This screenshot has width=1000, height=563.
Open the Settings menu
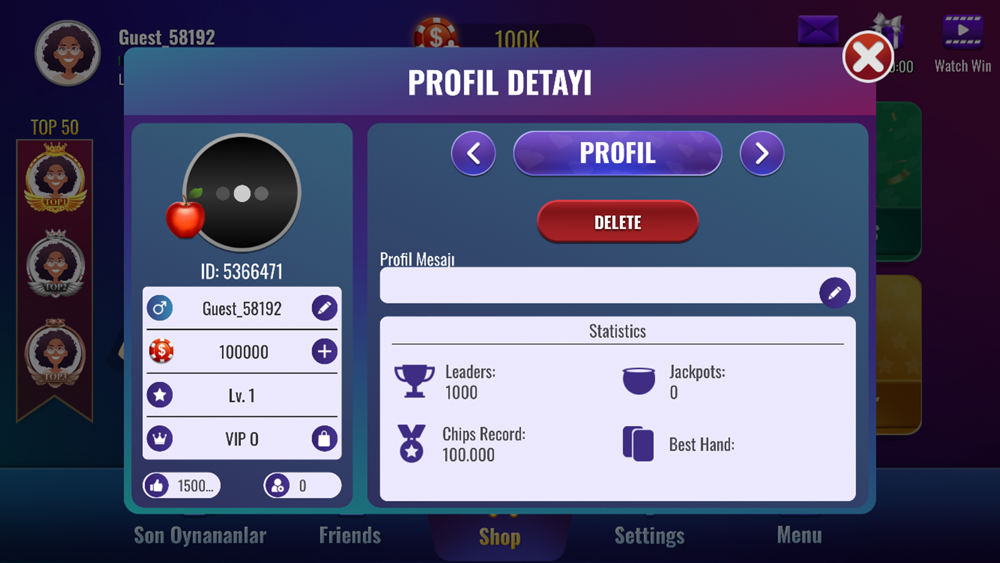[x=649, y=536]
